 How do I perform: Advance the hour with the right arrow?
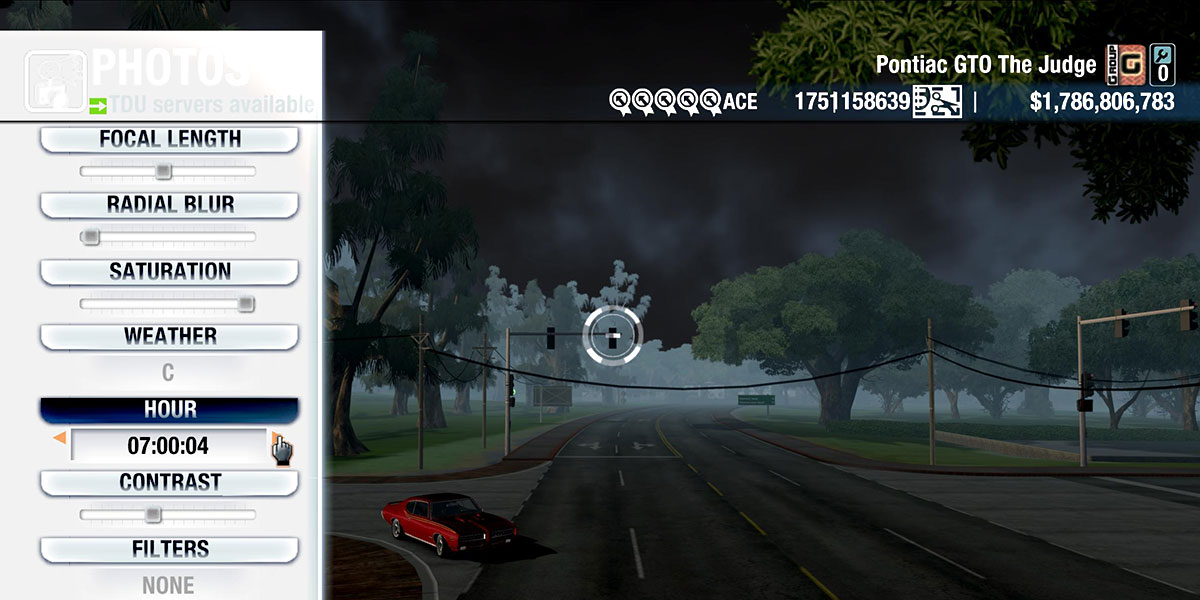pyautogui.click(x=275, y=438)
